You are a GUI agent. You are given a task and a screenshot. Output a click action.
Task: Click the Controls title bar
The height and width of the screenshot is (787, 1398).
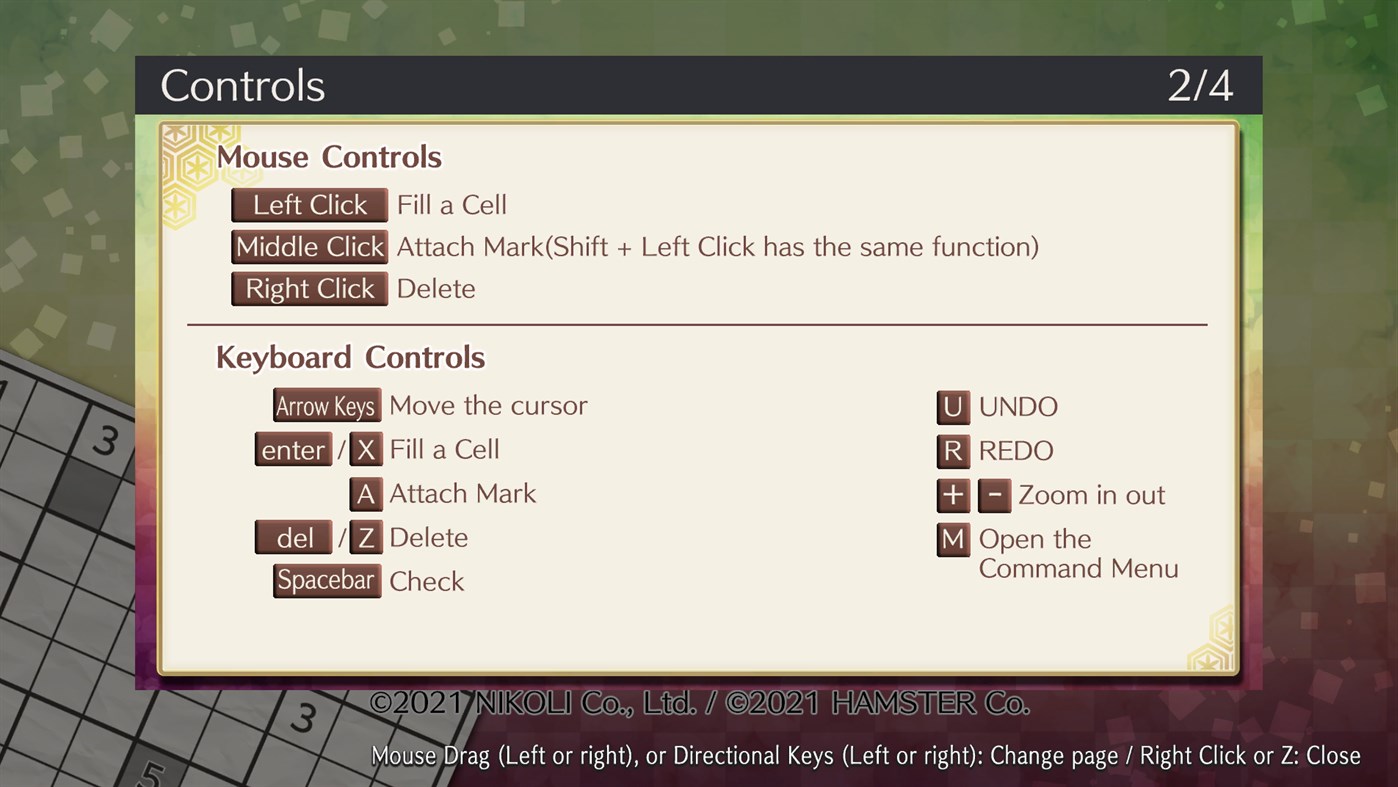click(242, 86)
